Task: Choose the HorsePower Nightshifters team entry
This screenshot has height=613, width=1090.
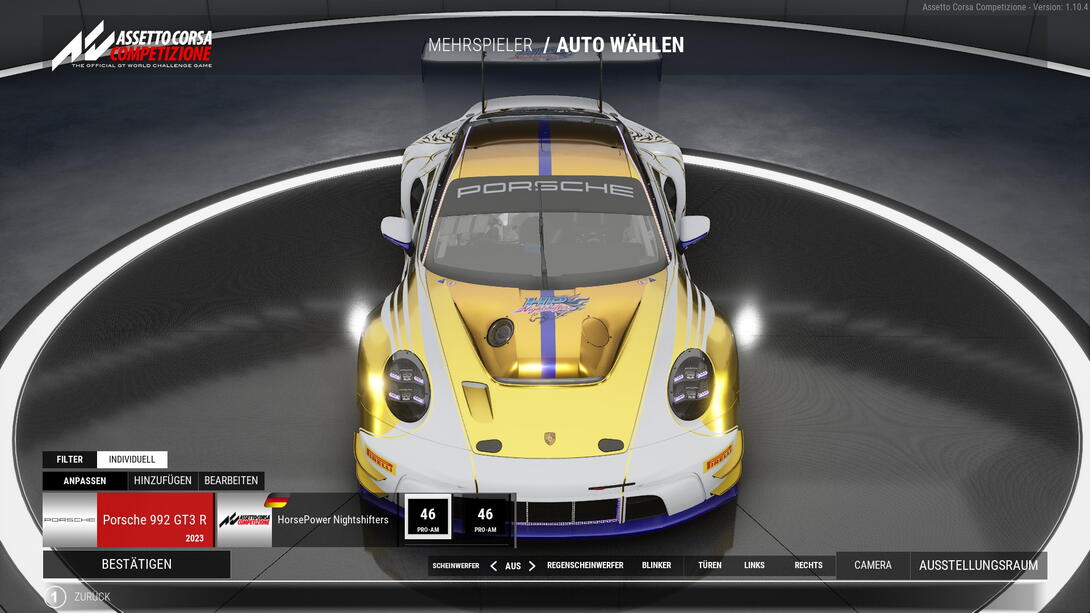Action: pyautogui.click(x=307, y=520)
